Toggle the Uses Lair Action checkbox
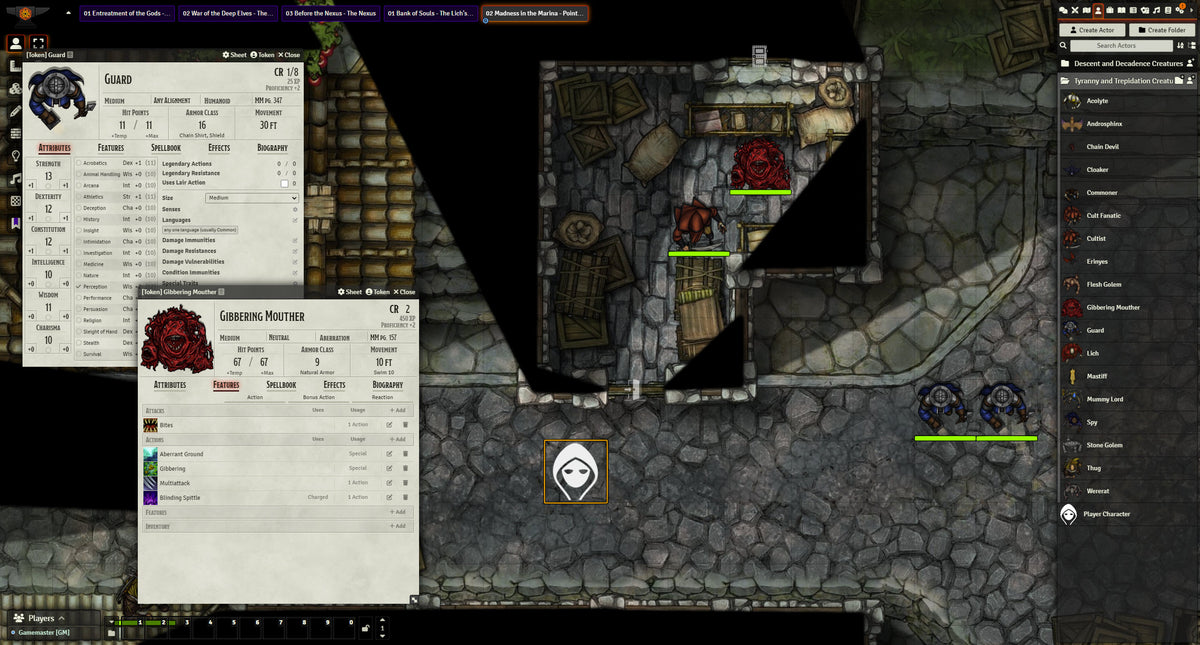Image resolution: width=1200 pixels, height=645 pixels. 284,183
